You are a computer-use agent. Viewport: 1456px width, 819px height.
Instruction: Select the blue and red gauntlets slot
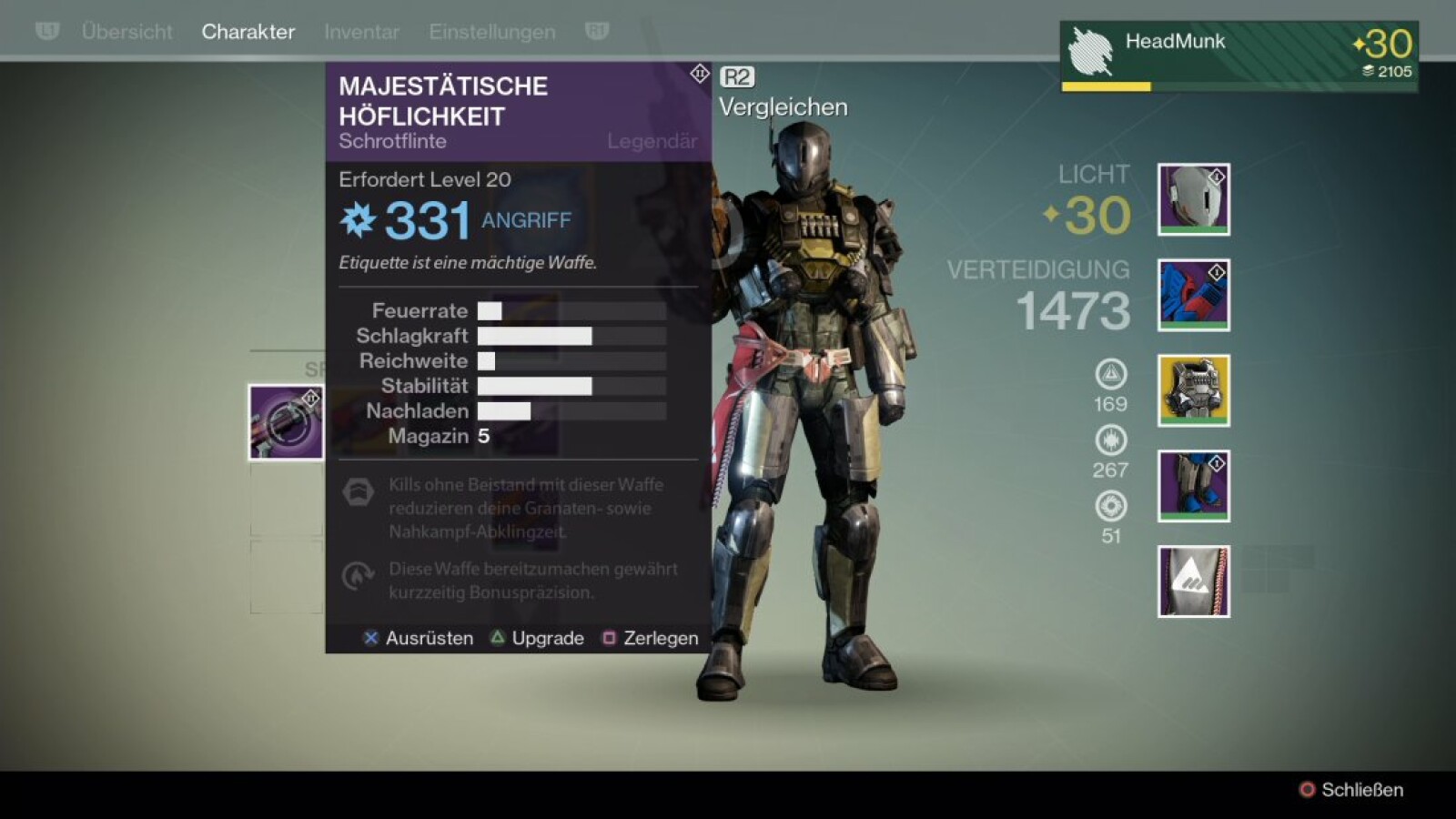[x=1193, y=295]
